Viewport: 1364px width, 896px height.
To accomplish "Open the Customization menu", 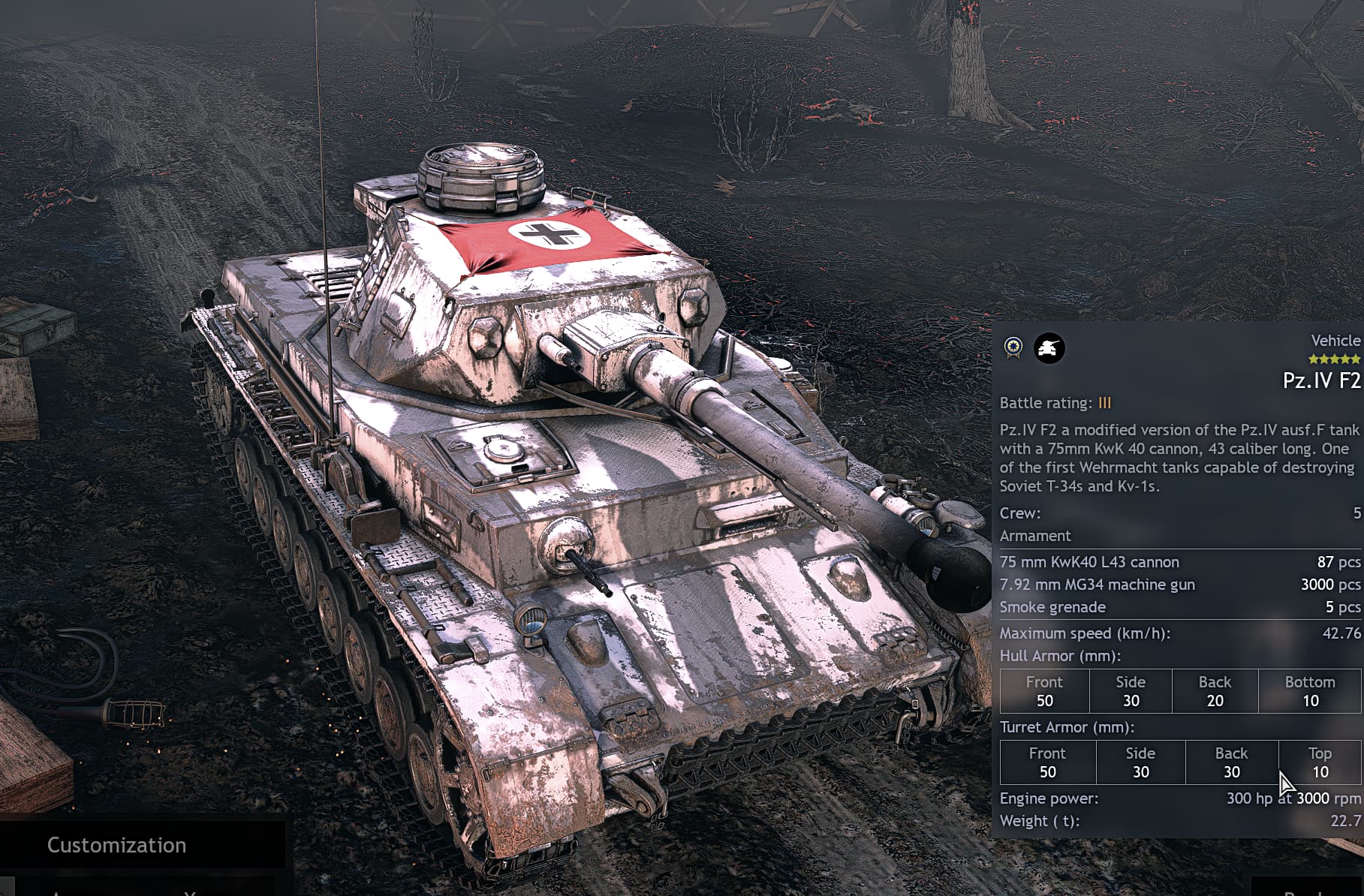I will tap(117, 845).
